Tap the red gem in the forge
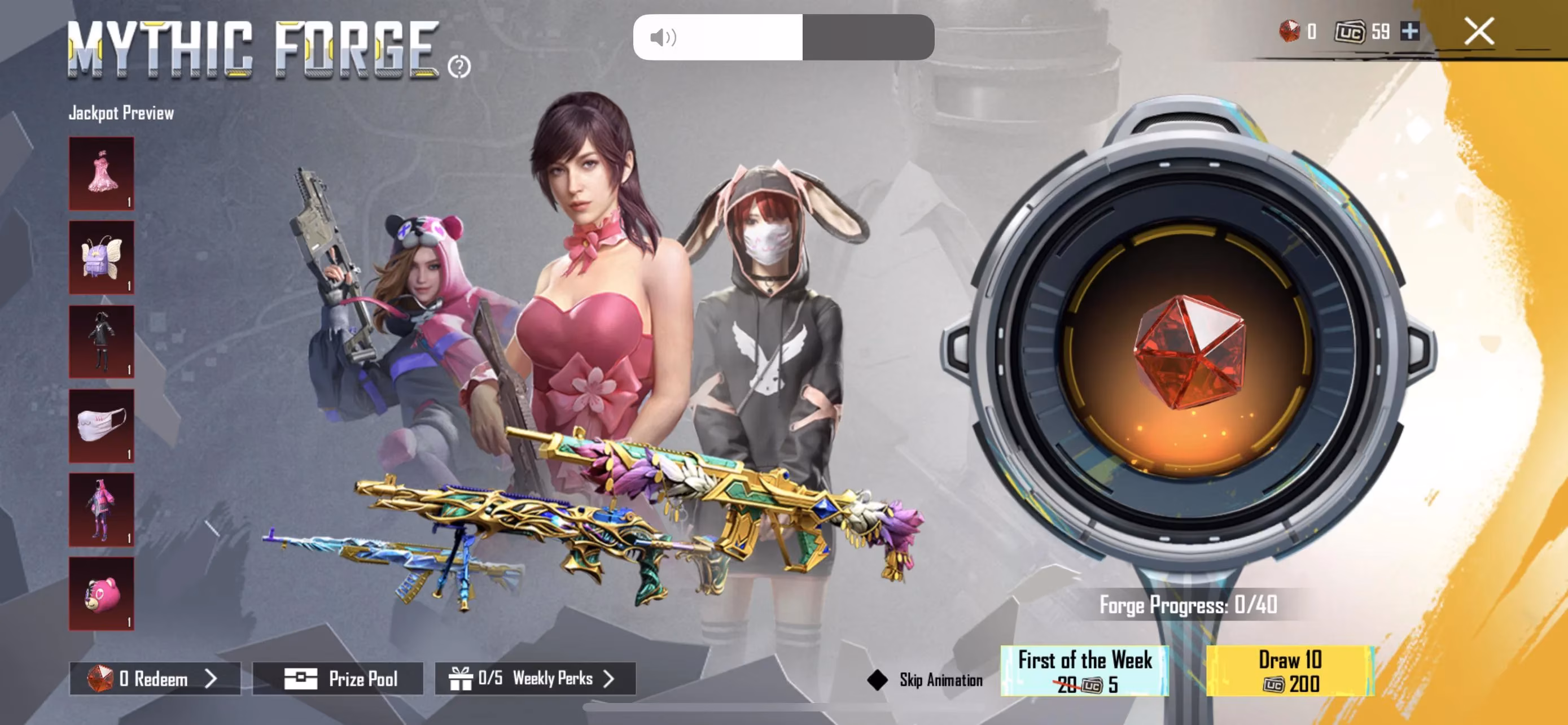This screenshot has height=725, width=1568. tap(1188, 352)
